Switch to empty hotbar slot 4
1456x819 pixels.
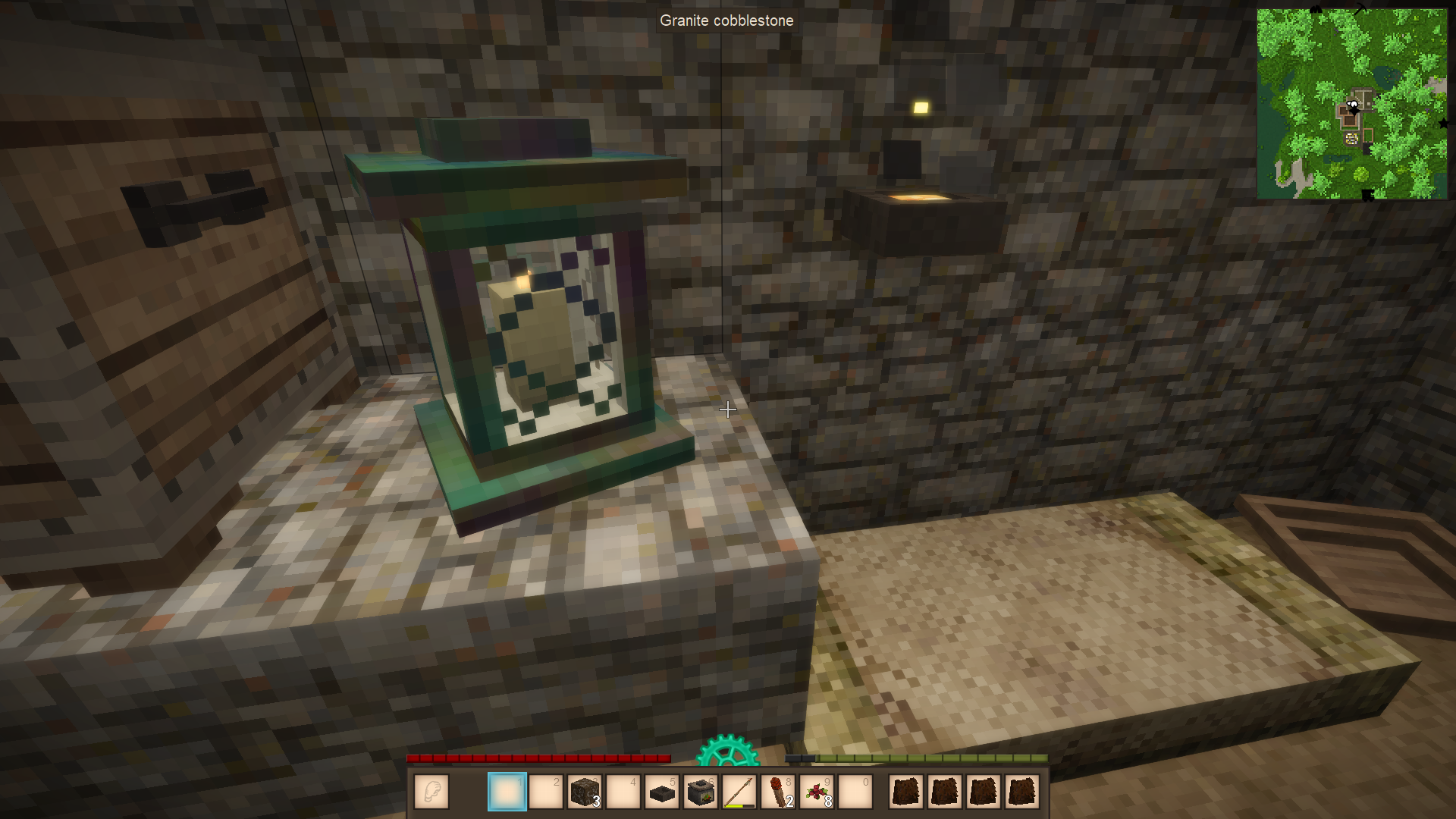(623, 792)
